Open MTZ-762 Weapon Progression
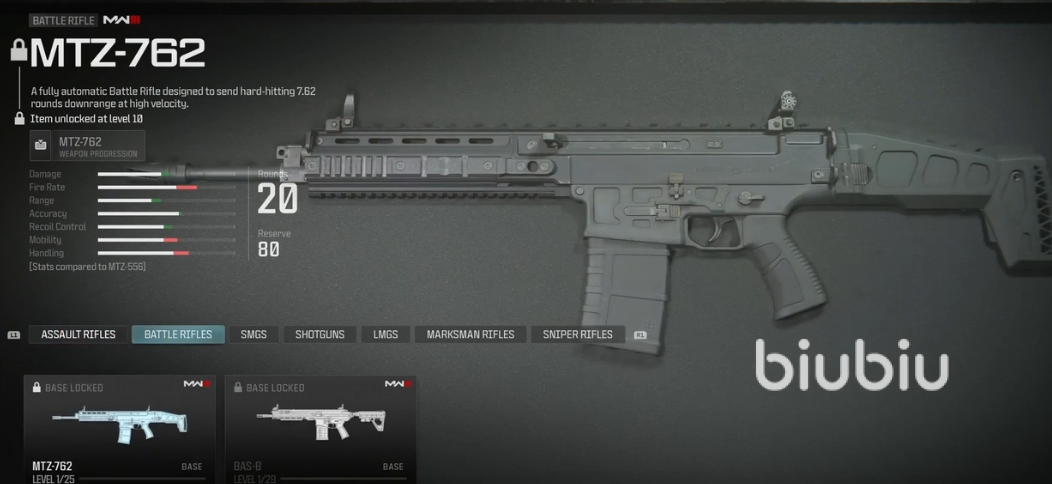 pyautogui.click(x=87, y=146)
